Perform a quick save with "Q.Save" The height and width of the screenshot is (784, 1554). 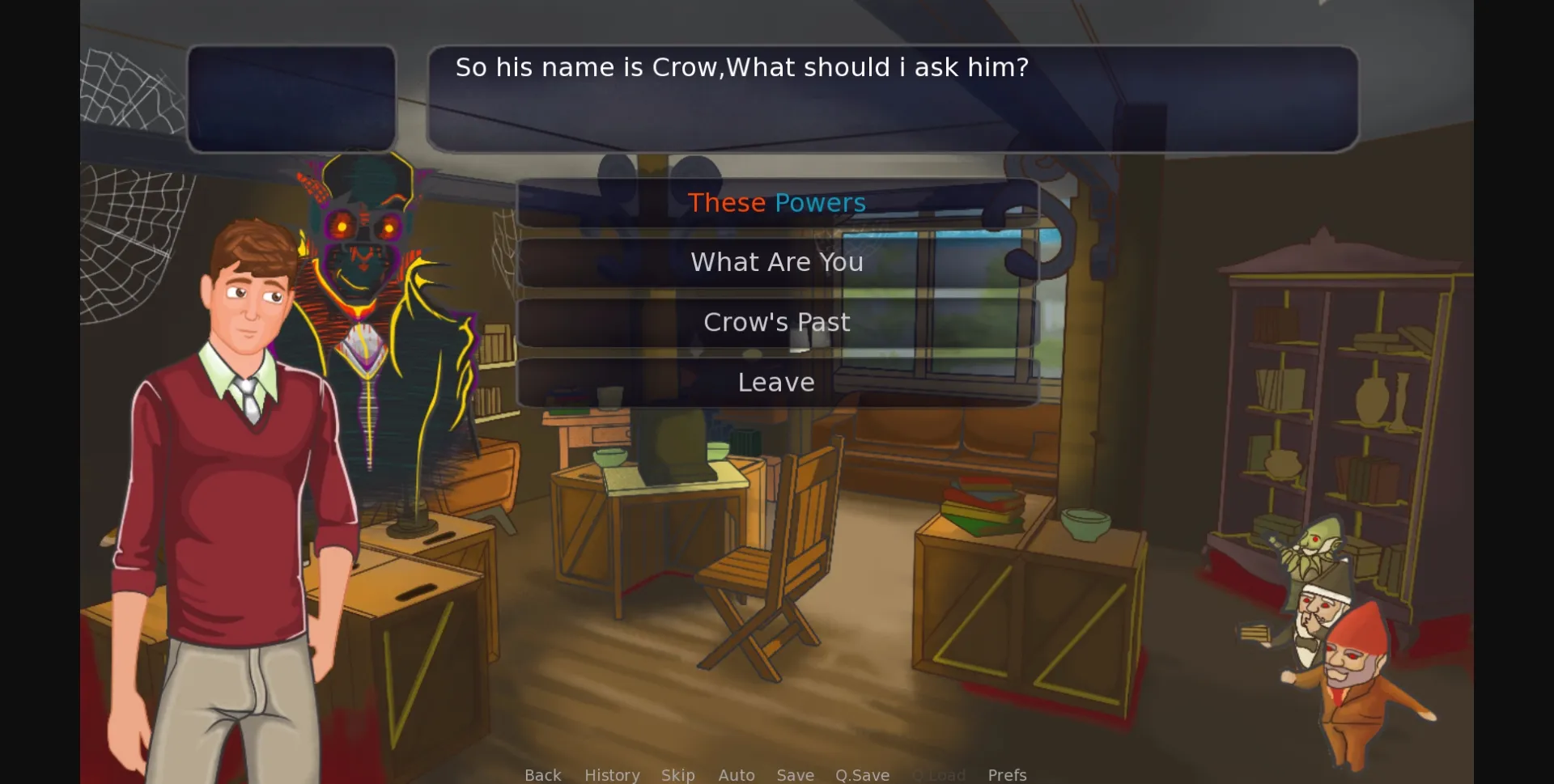tap(863, 774)
